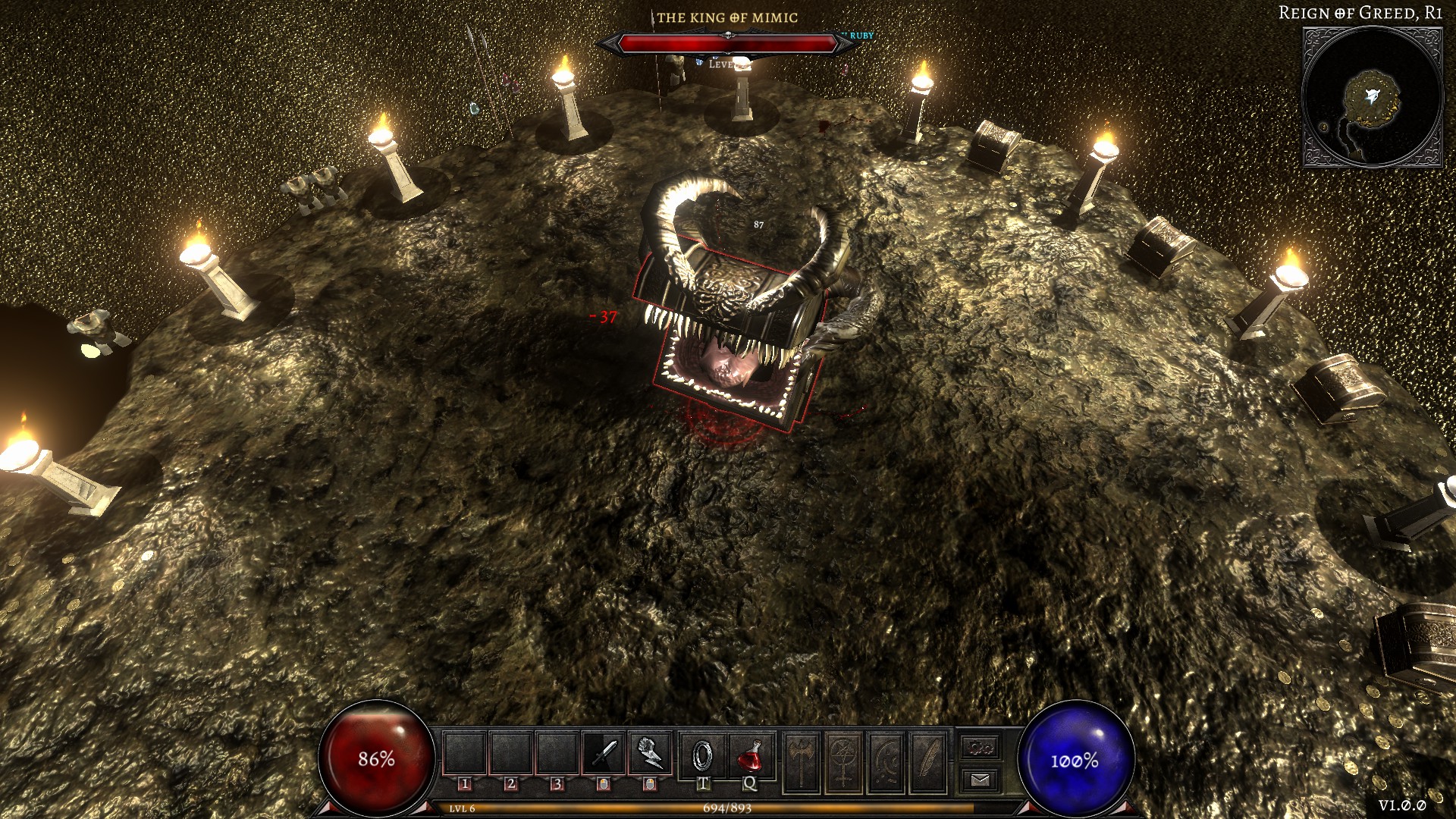This screenshot has width=1456, height=819.
Task: Drink the red health potion
Action: pyautogui.click(x=749, y=754)
